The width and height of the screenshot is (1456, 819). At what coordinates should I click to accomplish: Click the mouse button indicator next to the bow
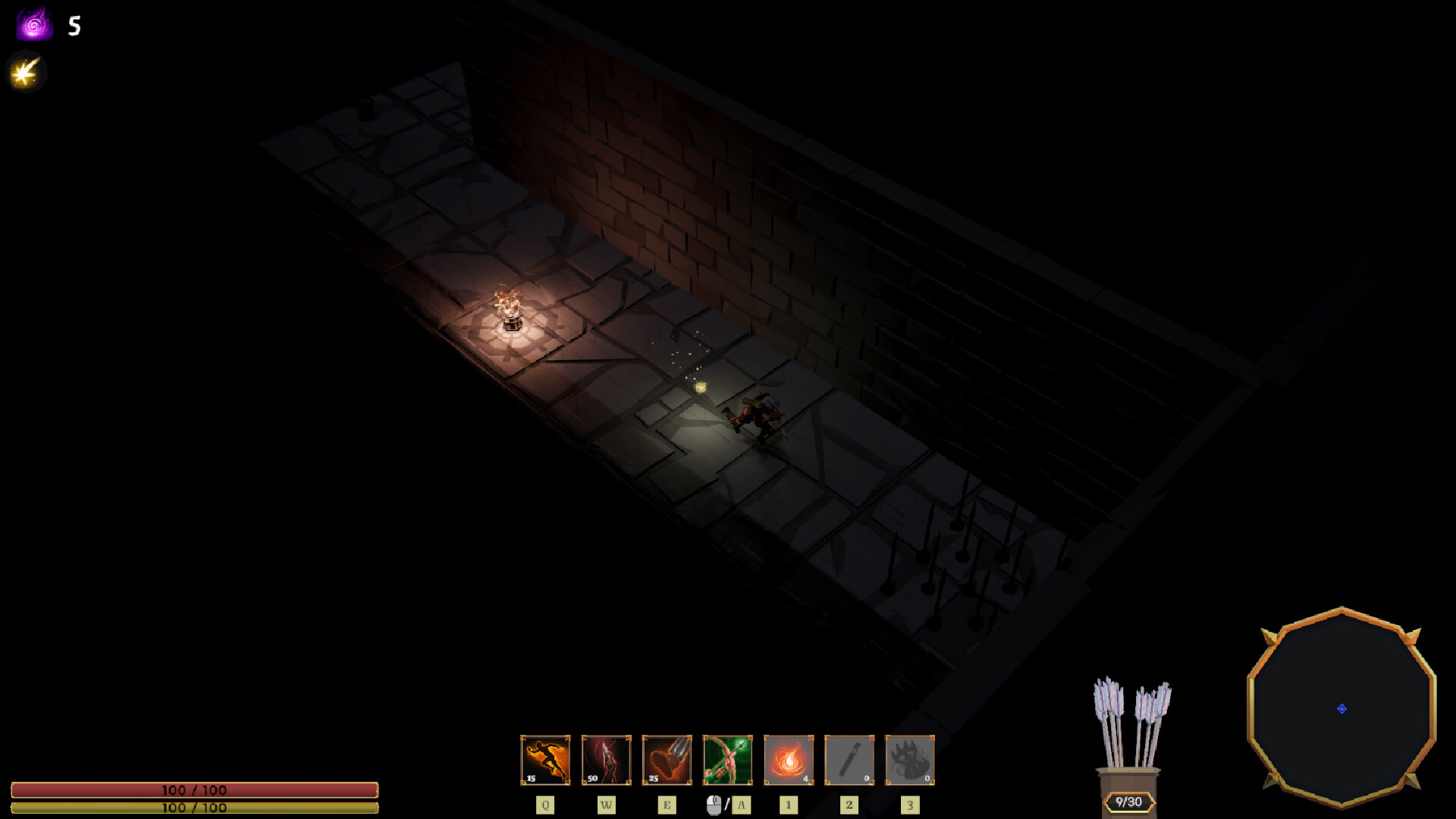click(x=716, y=805)
